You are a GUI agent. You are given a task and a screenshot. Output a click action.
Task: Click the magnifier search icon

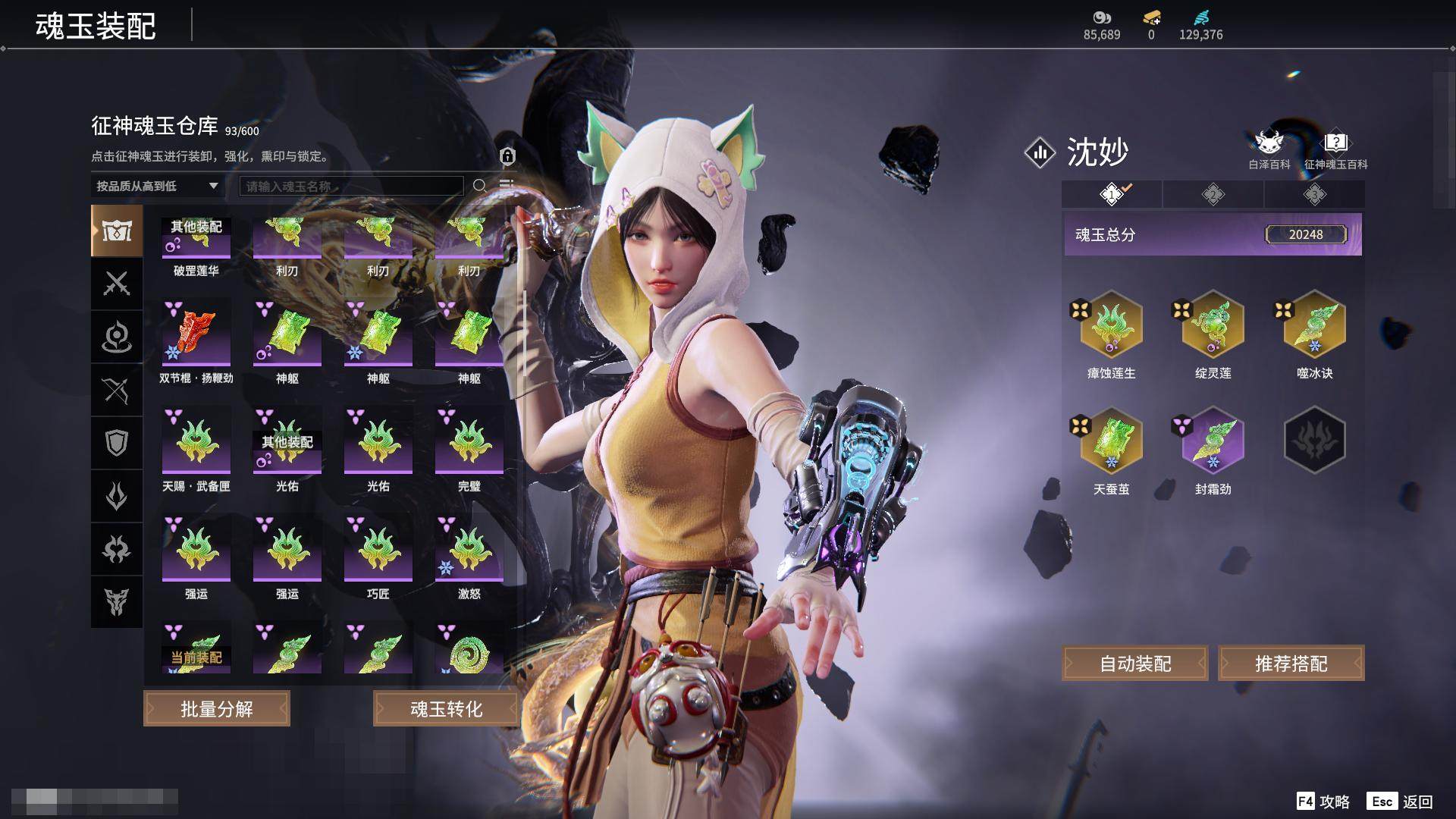(x=479, y=186)
